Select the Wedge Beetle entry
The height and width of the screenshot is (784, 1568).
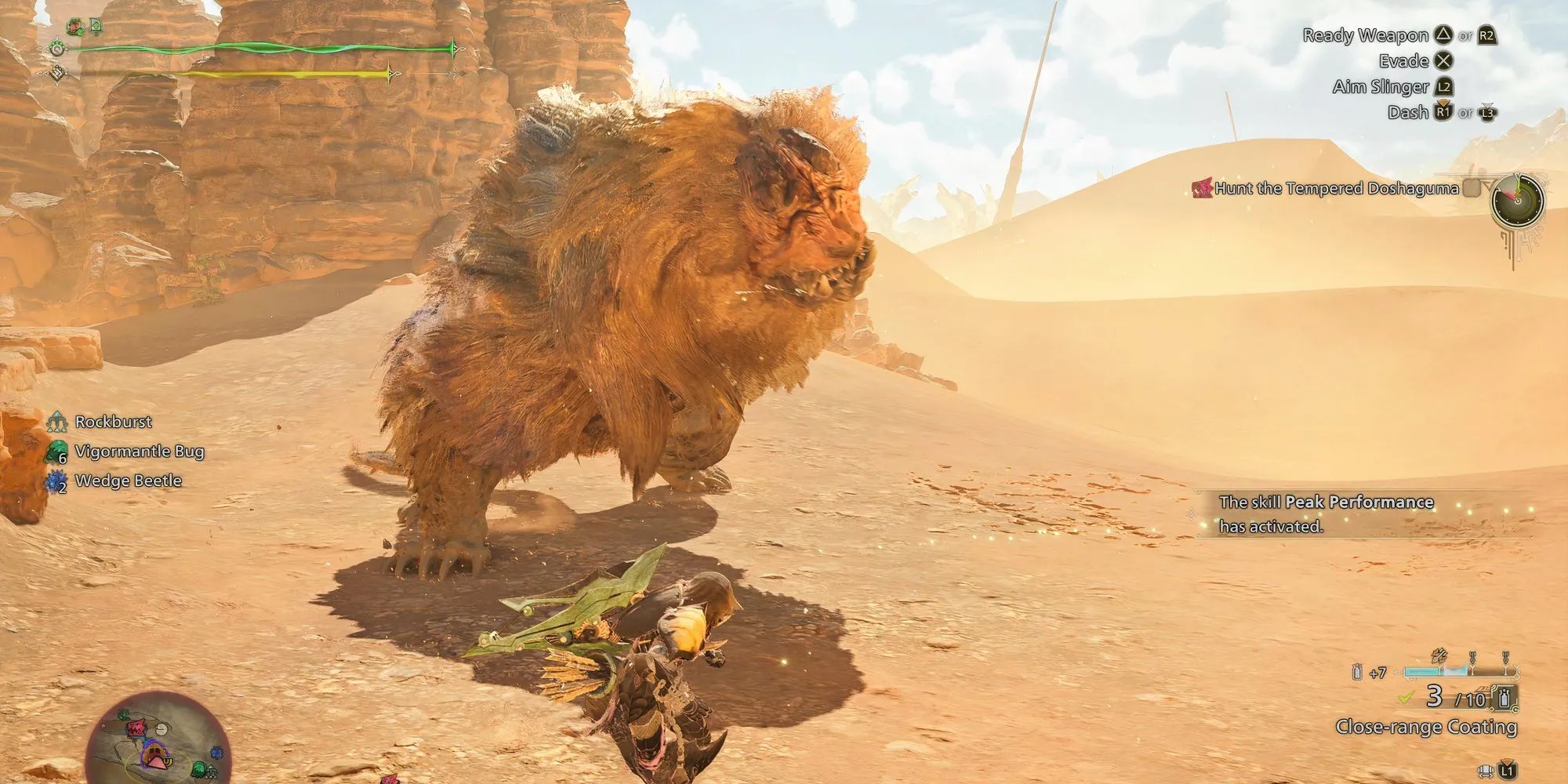pyautogui.click(x=128, y=481)
